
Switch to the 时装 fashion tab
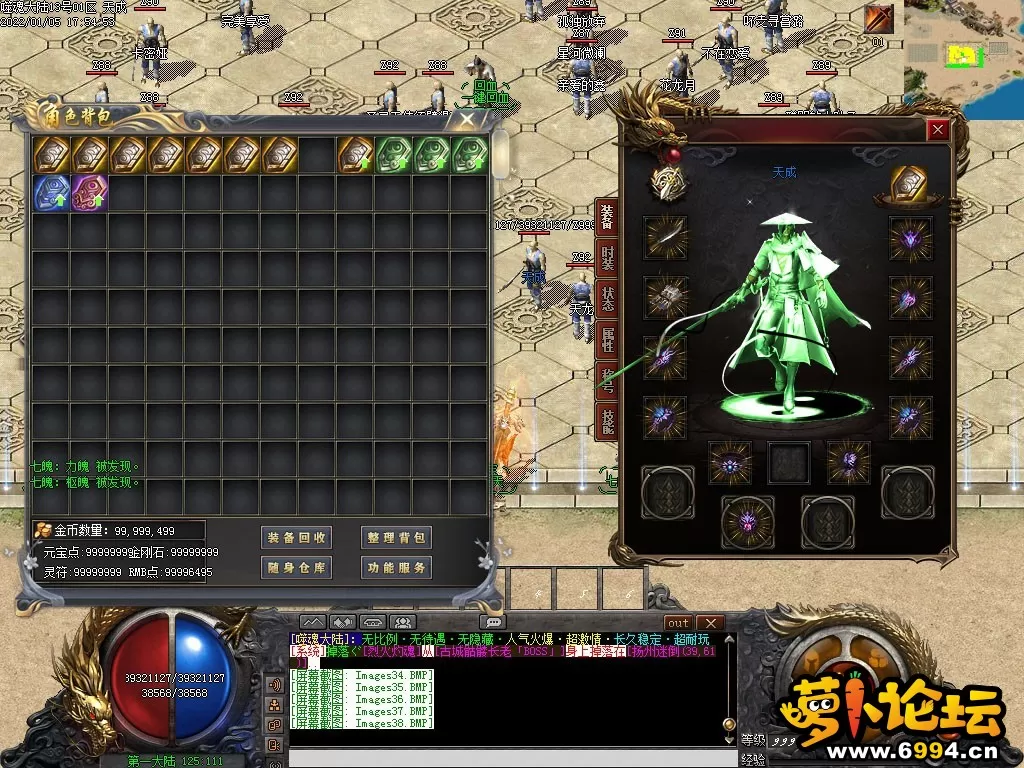[x=607, y=258]
